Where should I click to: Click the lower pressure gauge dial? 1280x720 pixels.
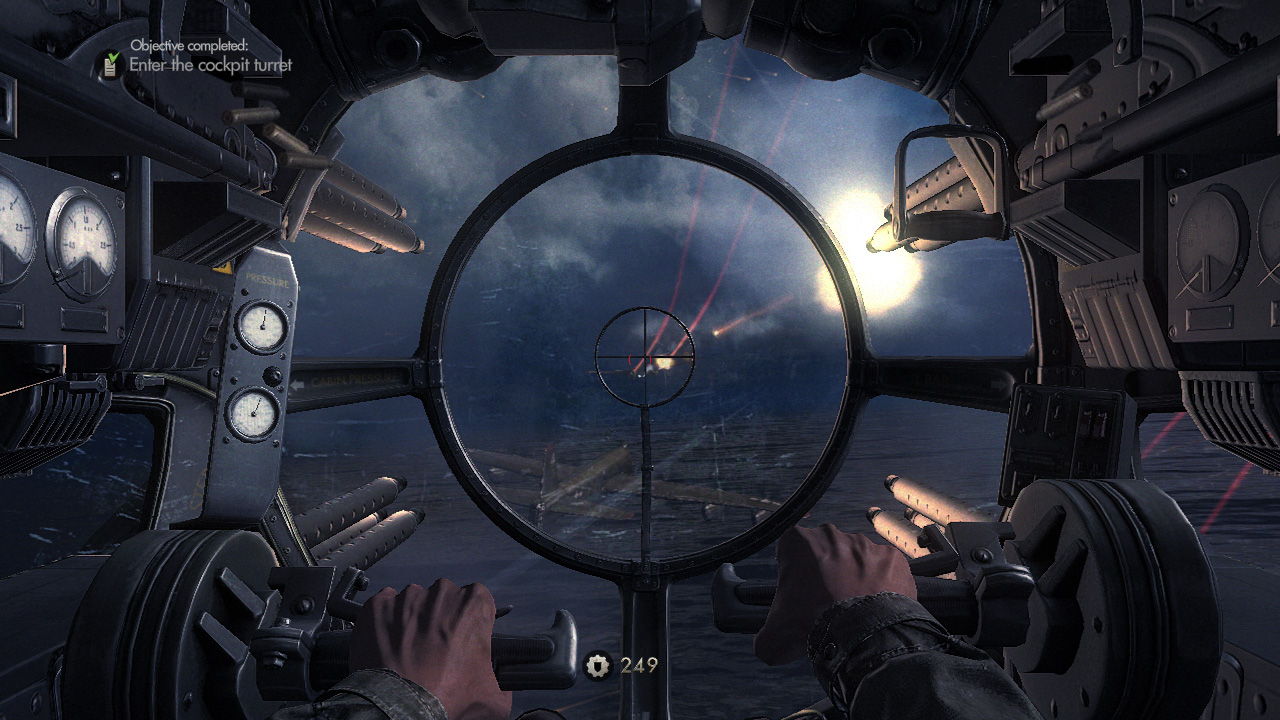254,414
